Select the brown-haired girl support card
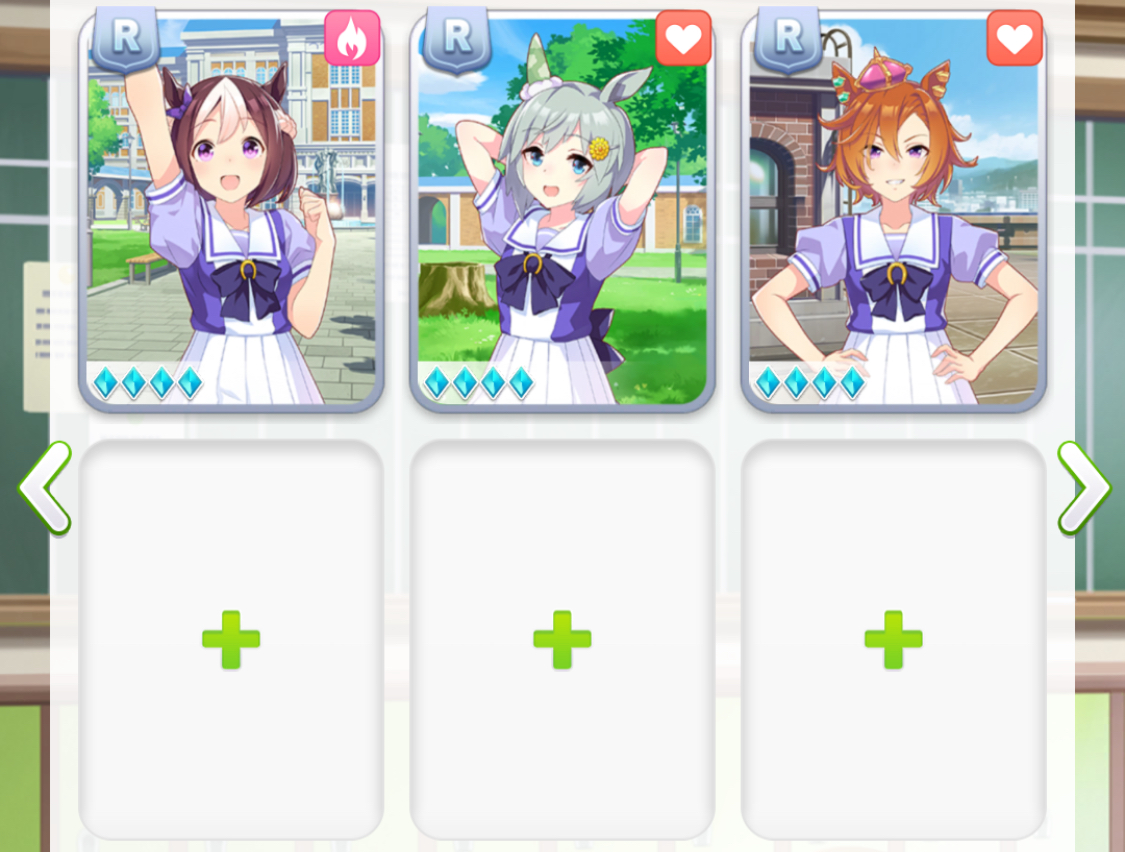Image resolution: width=1125 pixels, height=852 pixels. [x=231, y=210]
